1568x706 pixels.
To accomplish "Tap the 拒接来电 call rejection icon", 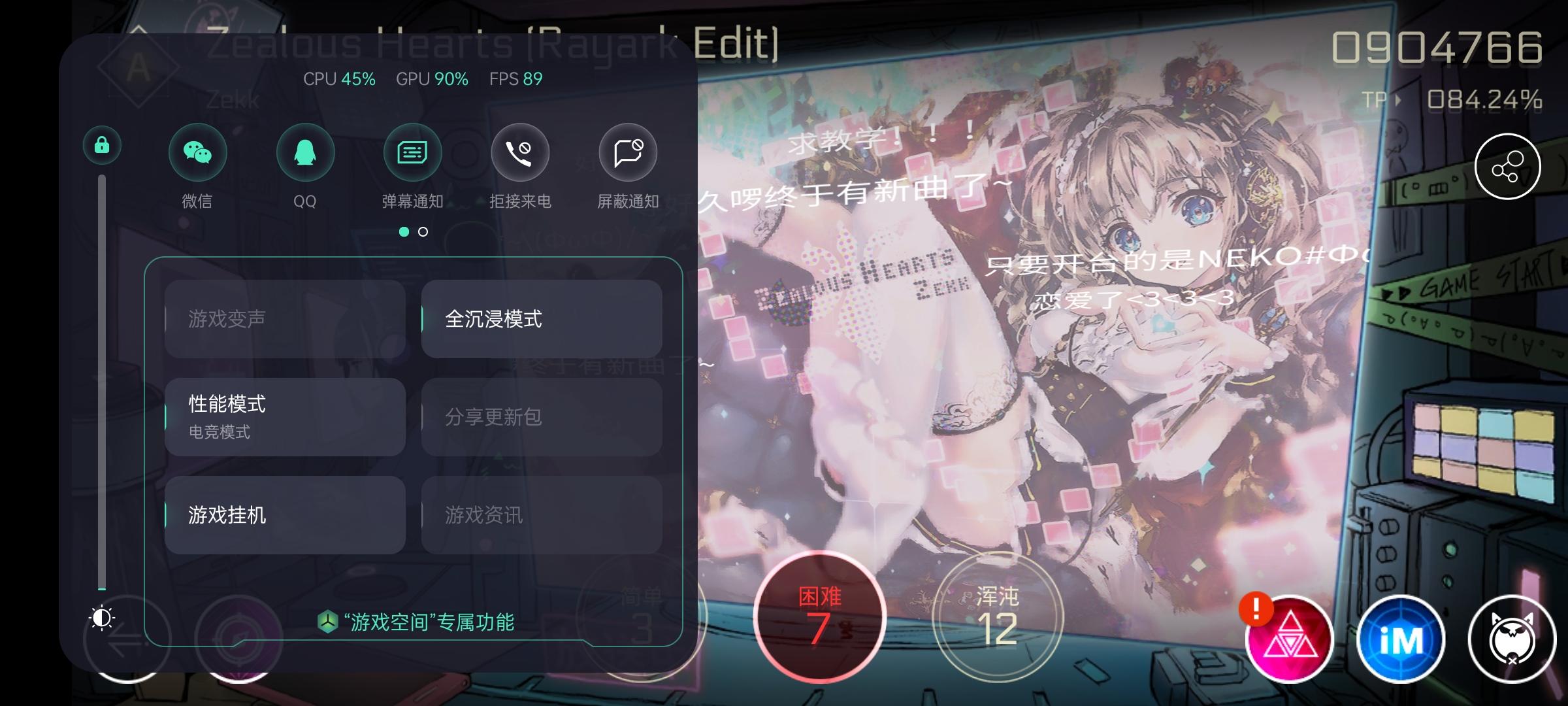I will tap(519, 152).
